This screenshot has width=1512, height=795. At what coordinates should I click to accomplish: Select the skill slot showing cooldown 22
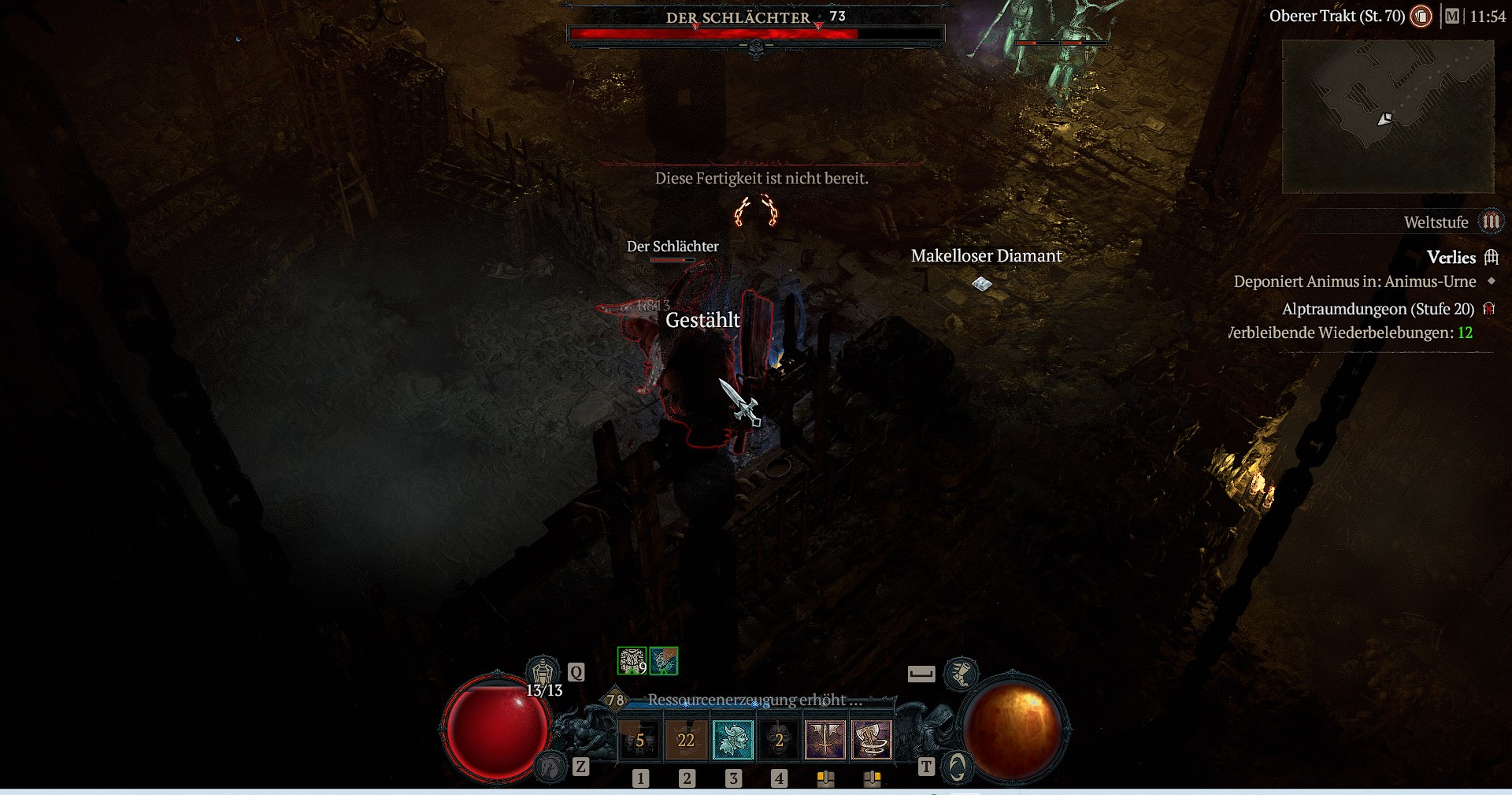pyautogui.click(x=686, y=740)
